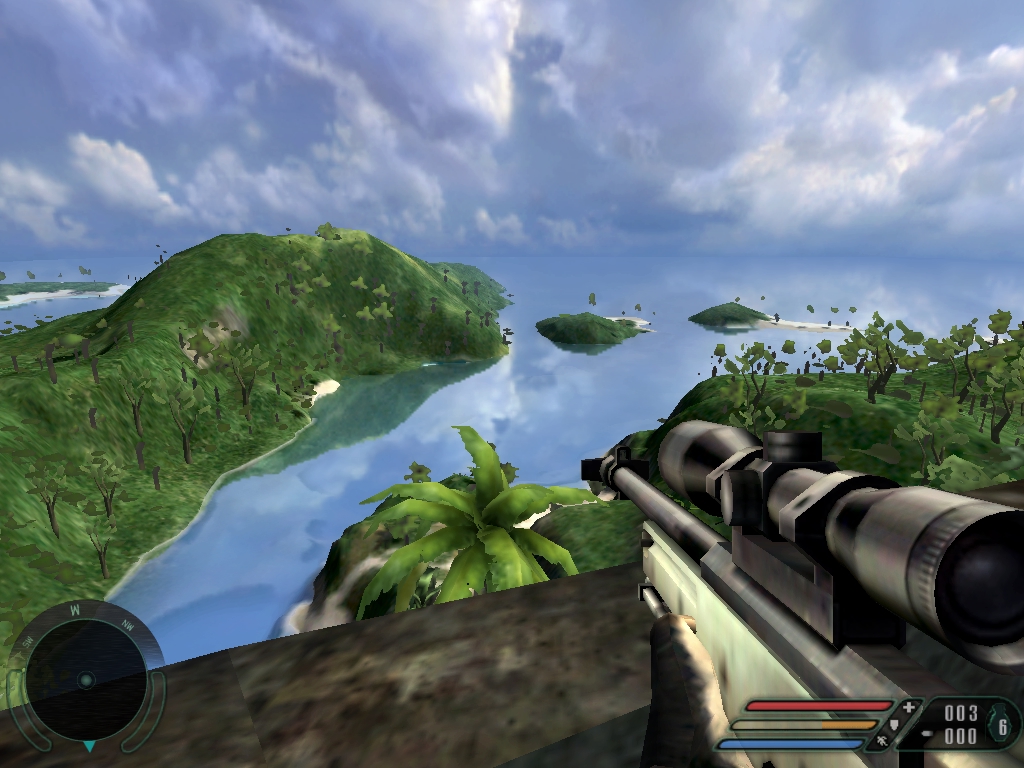Click the running man stamina icon
Screen dimensions: 1024x768
[881, 743]
